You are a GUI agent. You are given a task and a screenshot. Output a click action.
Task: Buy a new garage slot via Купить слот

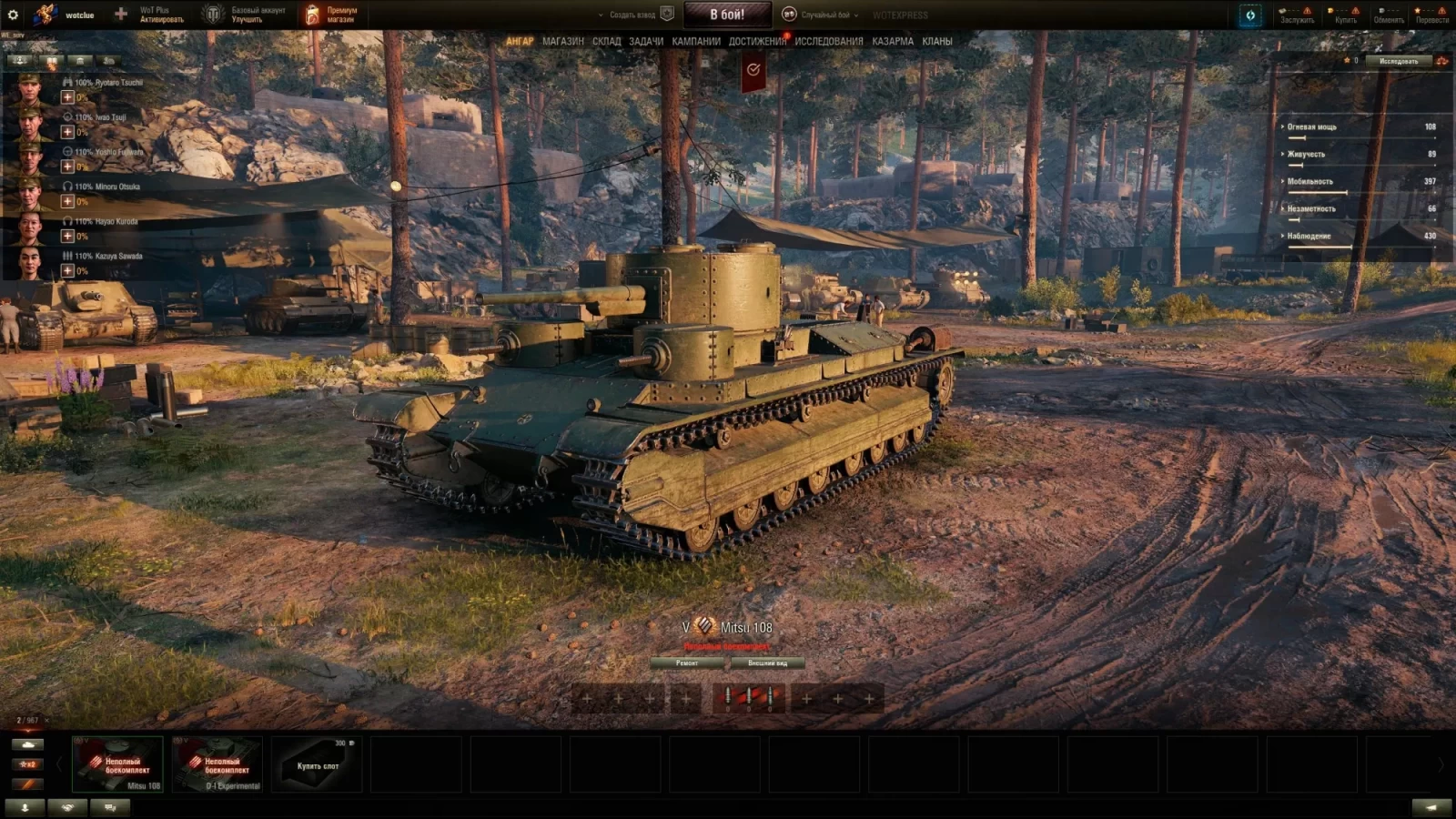click(x=318, y=765)
